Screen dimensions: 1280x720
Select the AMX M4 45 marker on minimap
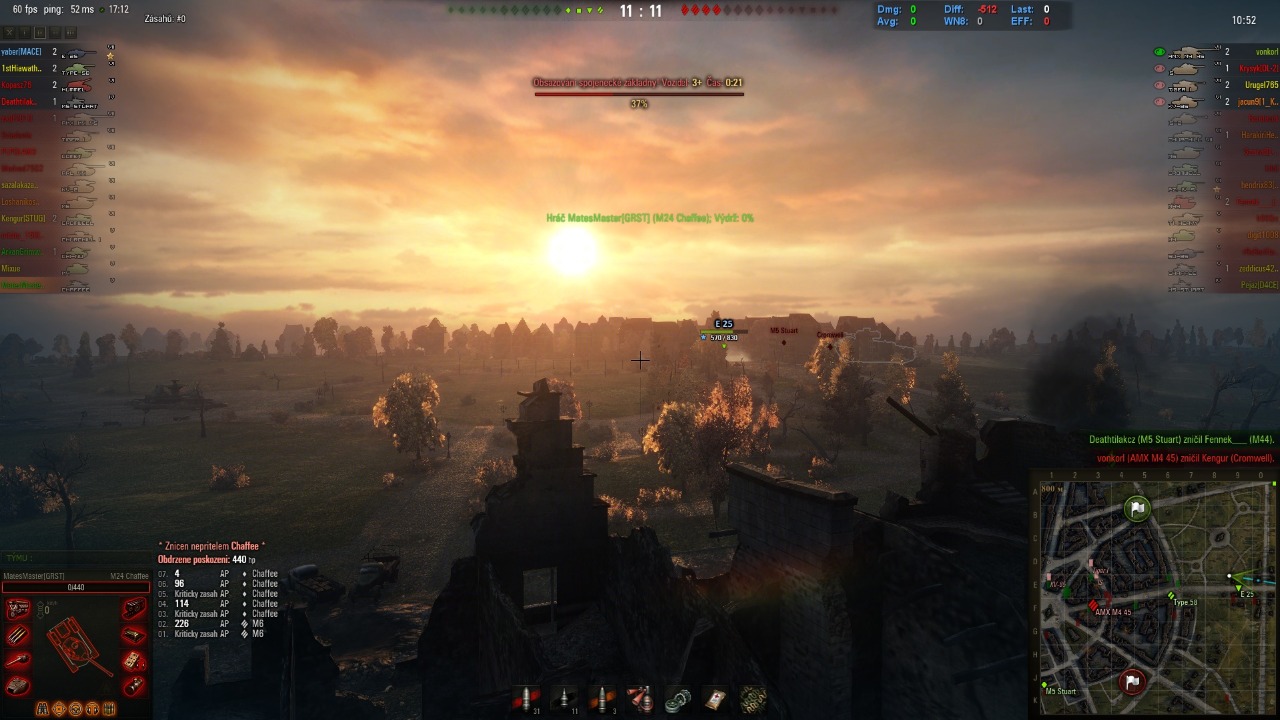point(1093,606)
